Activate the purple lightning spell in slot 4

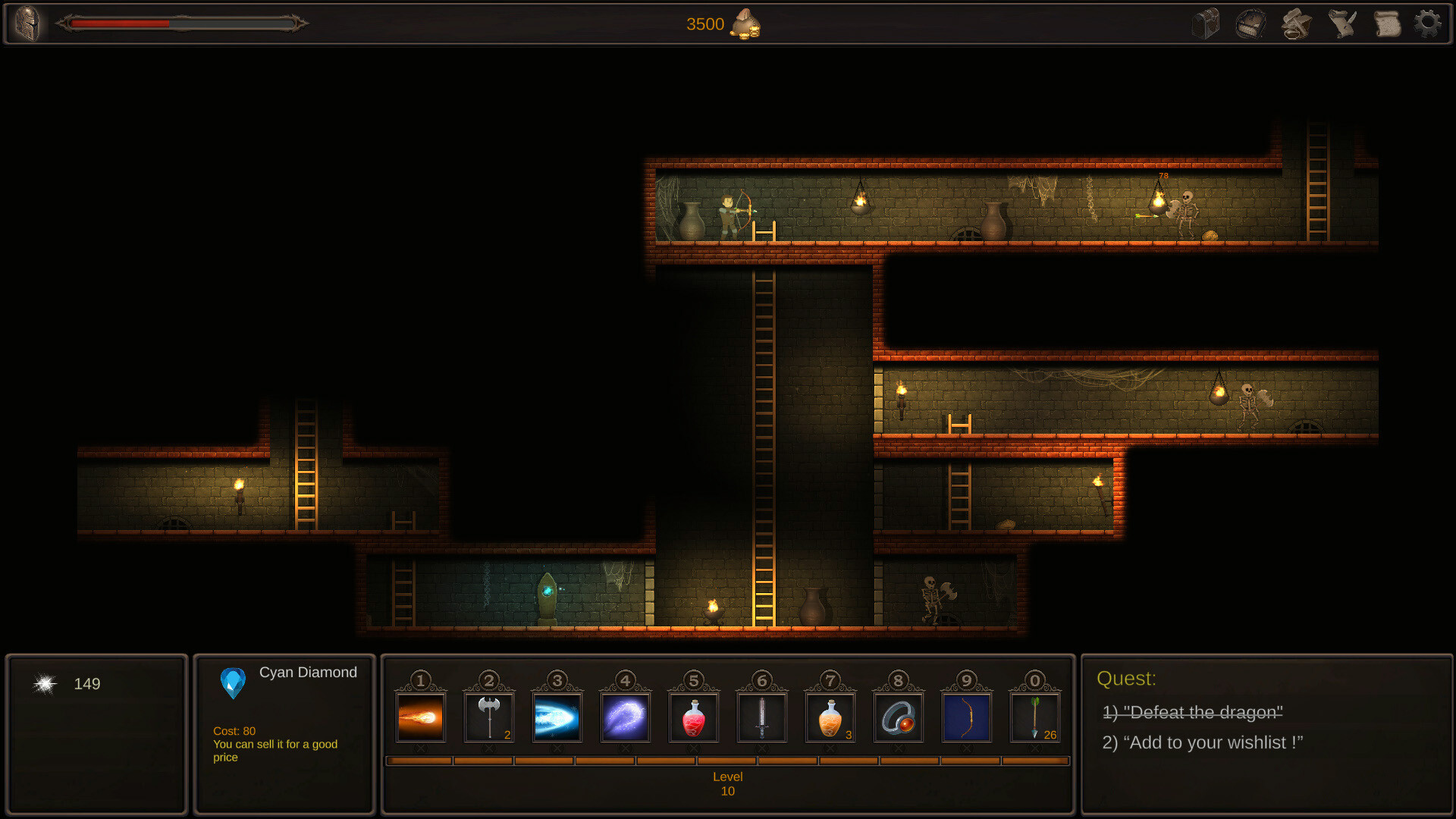point(626,715)
